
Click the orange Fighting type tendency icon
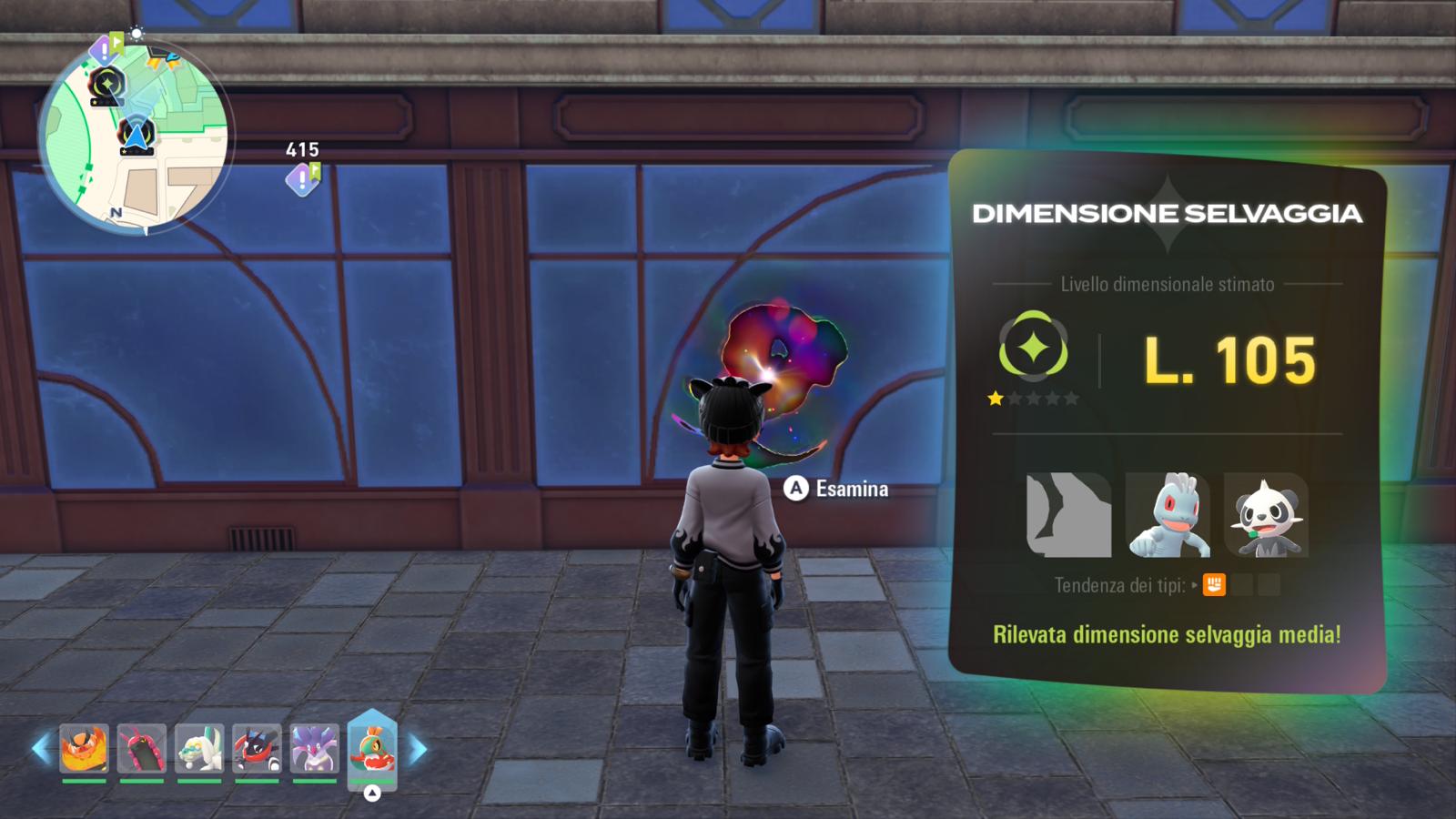click(1214, 585)
